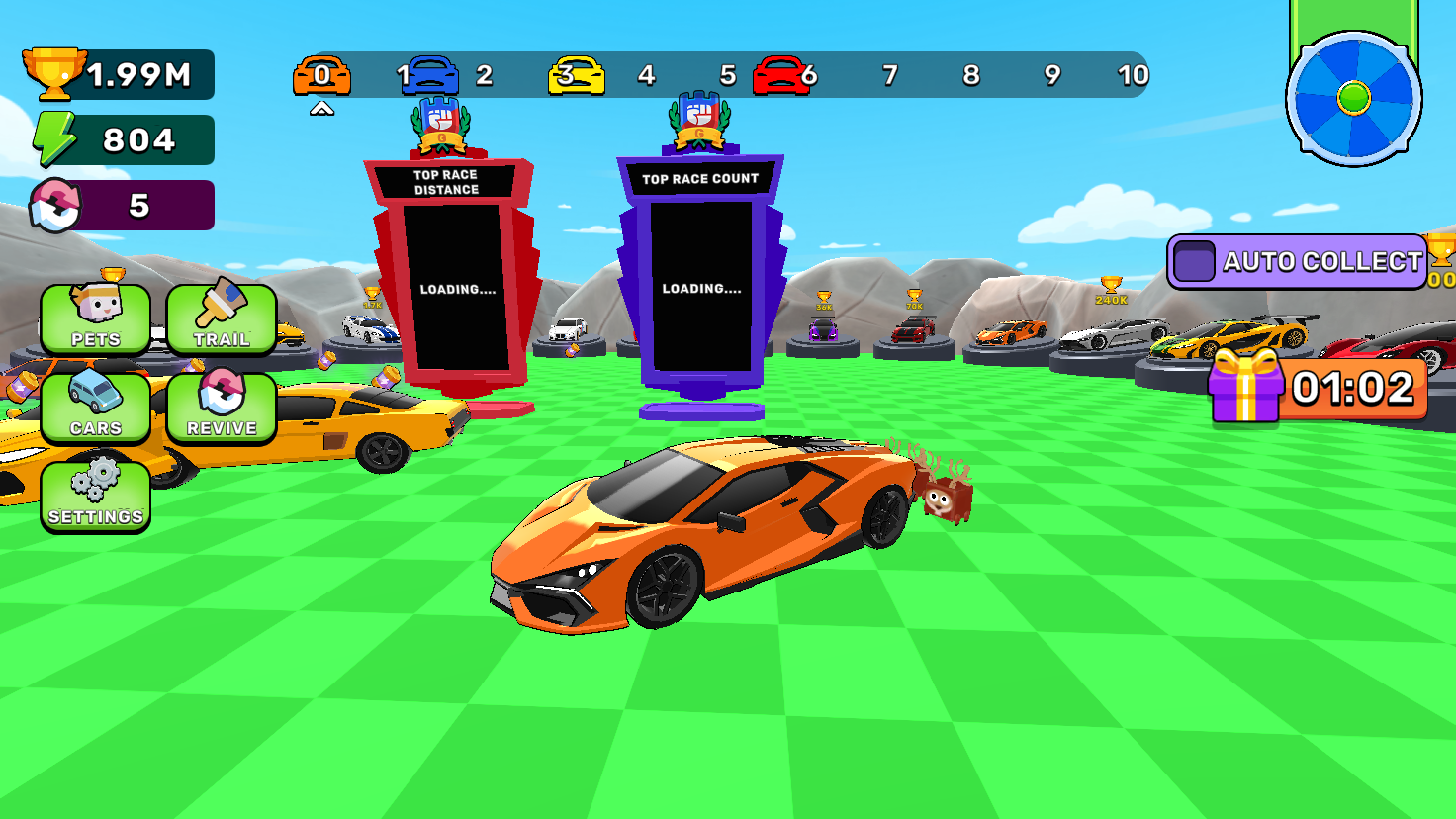Enable the Auto Collect toggle
Viewport: 1456px width, 819px height.
(1196, 263)
